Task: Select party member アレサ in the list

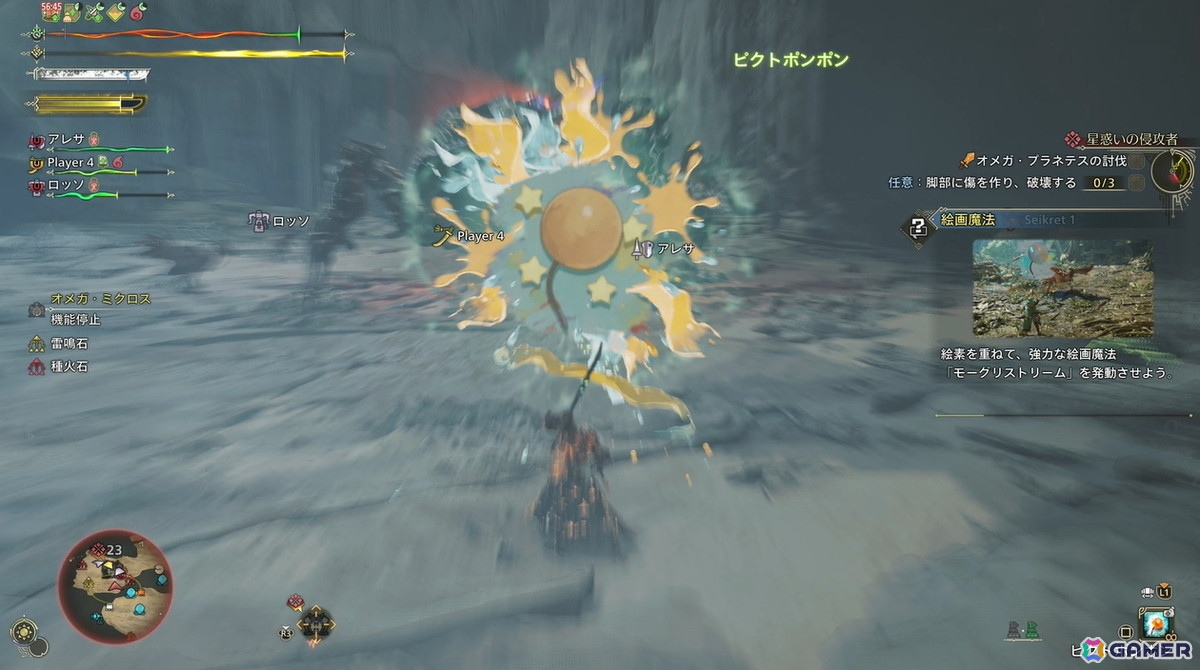Action: coord(66,141)
